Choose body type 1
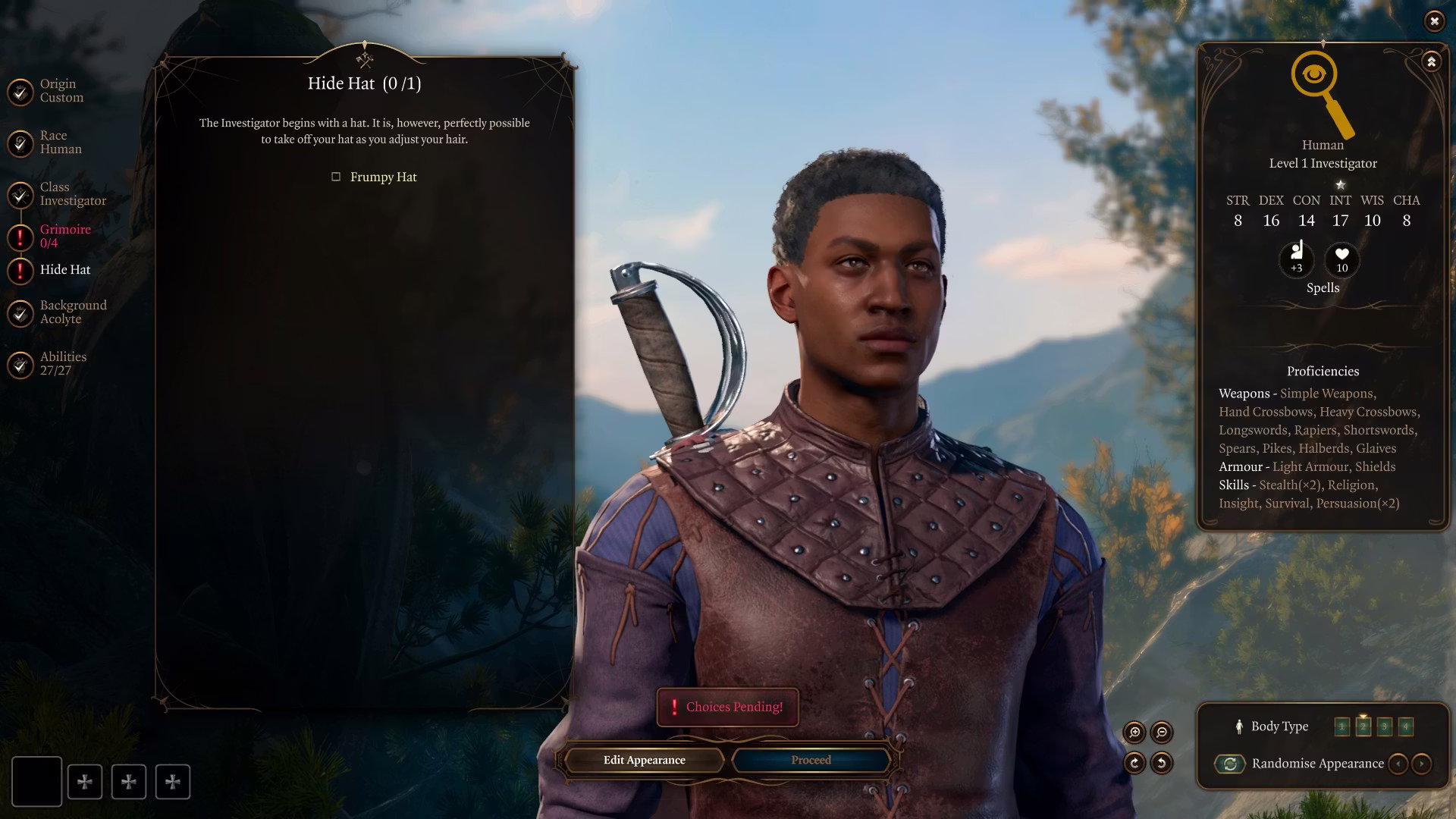 click(1341, 726)
